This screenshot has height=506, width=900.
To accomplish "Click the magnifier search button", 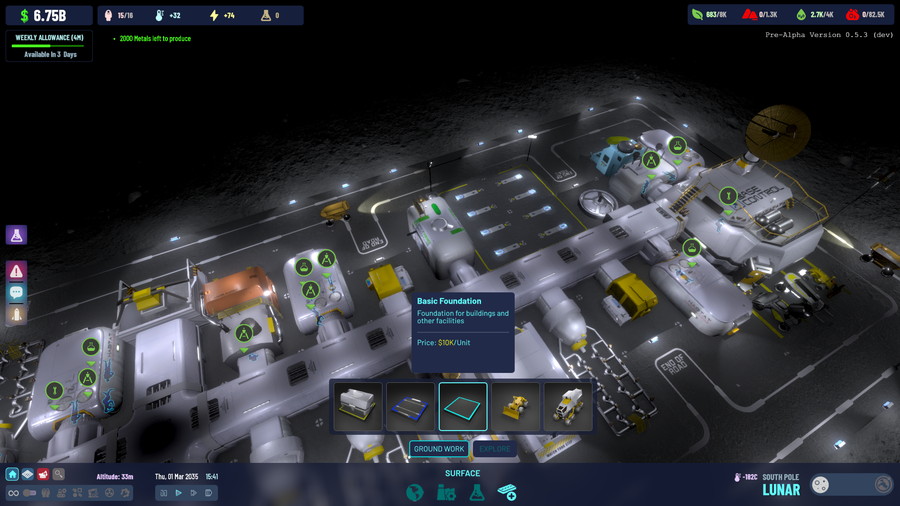I will [x=59, y=474].
